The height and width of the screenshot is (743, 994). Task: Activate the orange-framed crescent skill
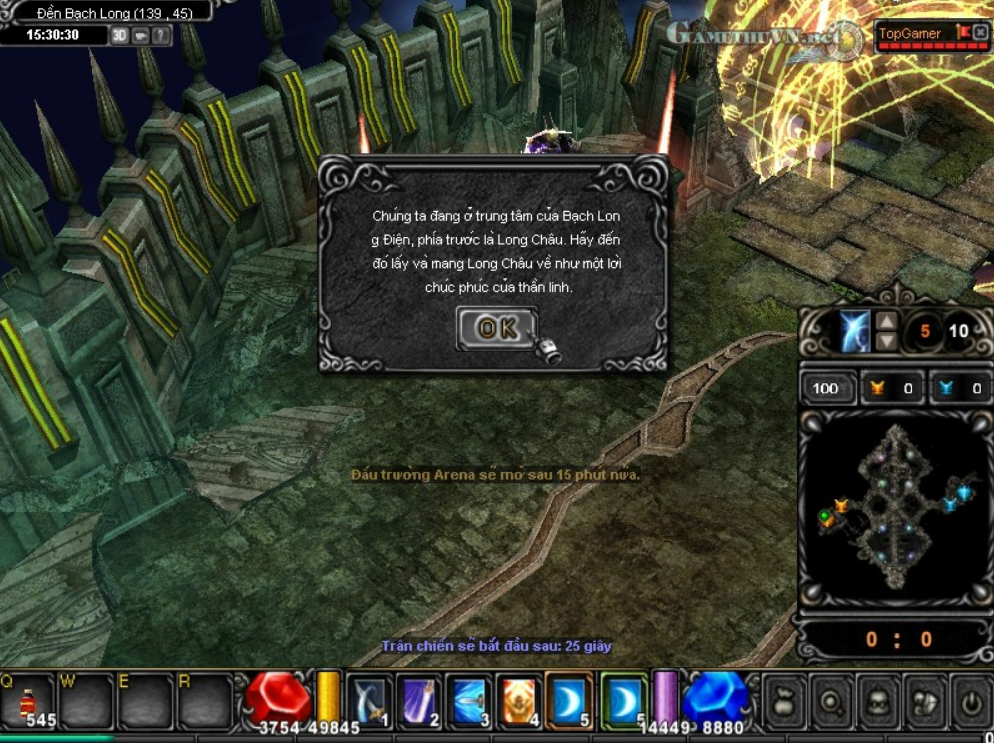coord(570,698)
